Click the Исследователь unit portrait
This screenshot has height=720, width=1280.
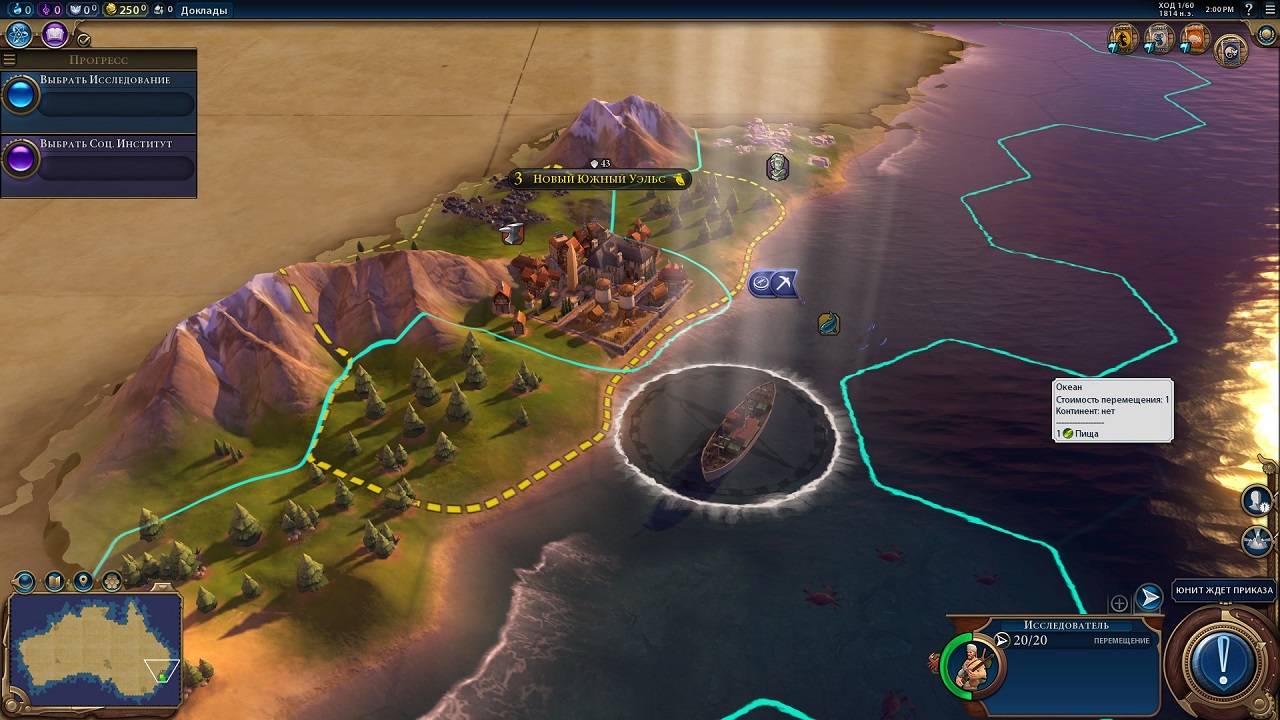[969, 663]
